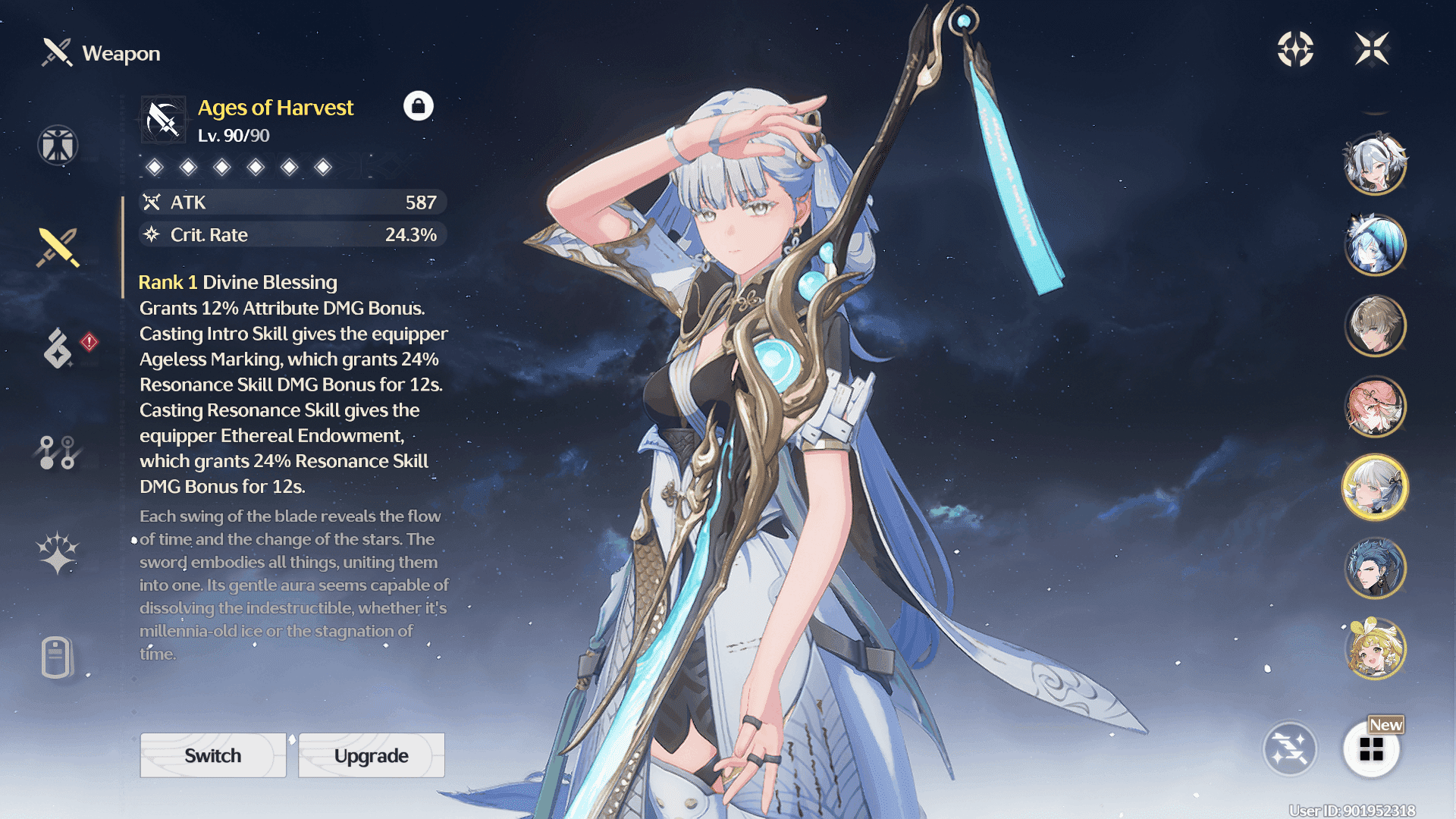1456x819 pixels.
Task: Switch to the Echoes tab with alert
Action: [x=59, y=348]
